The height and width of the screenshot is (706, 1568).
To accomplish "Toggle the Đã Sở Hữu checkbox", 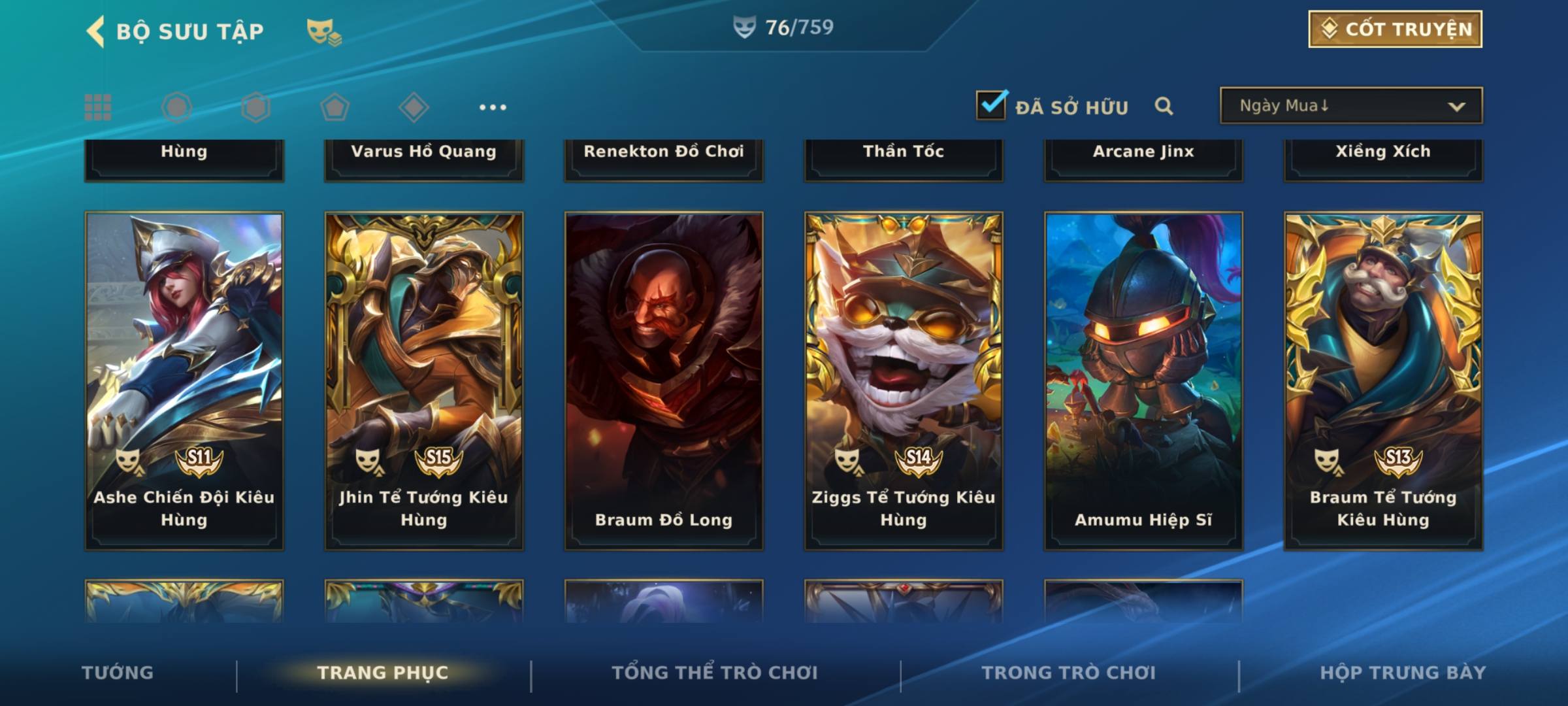I will click(x=991, y=105).
